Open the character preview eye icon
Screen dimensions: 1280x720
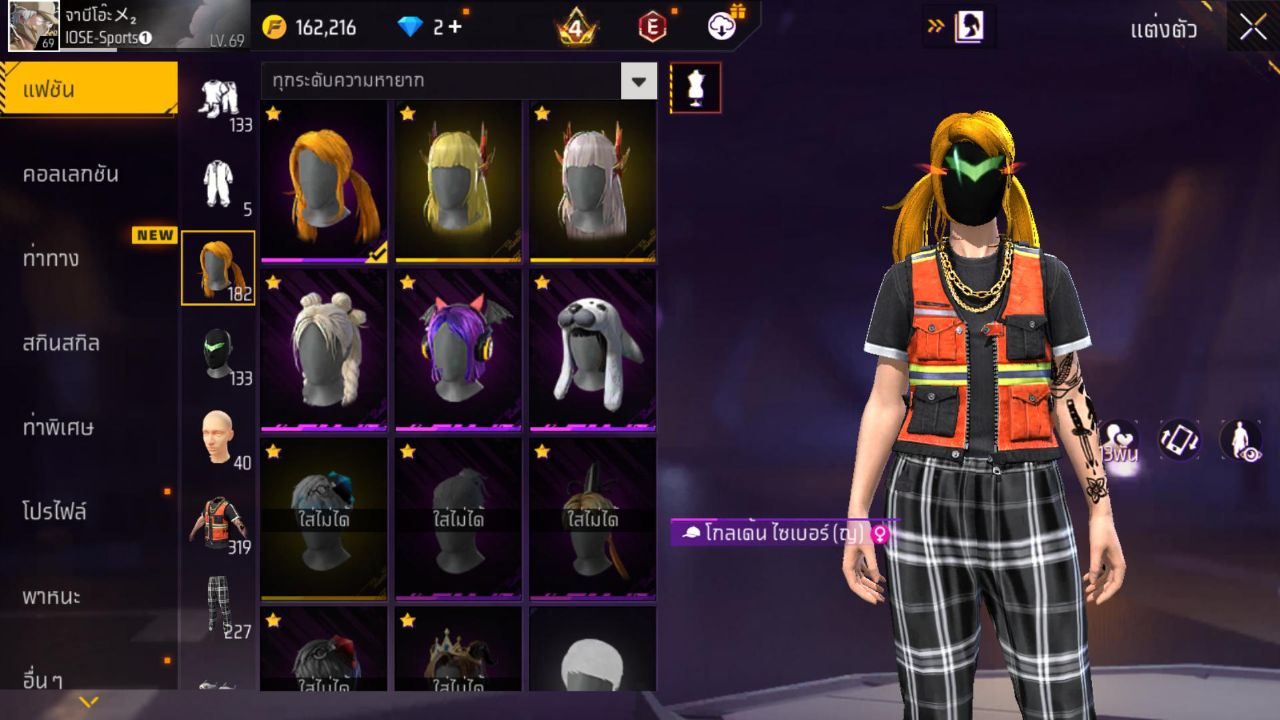[x=1240, y=440]
